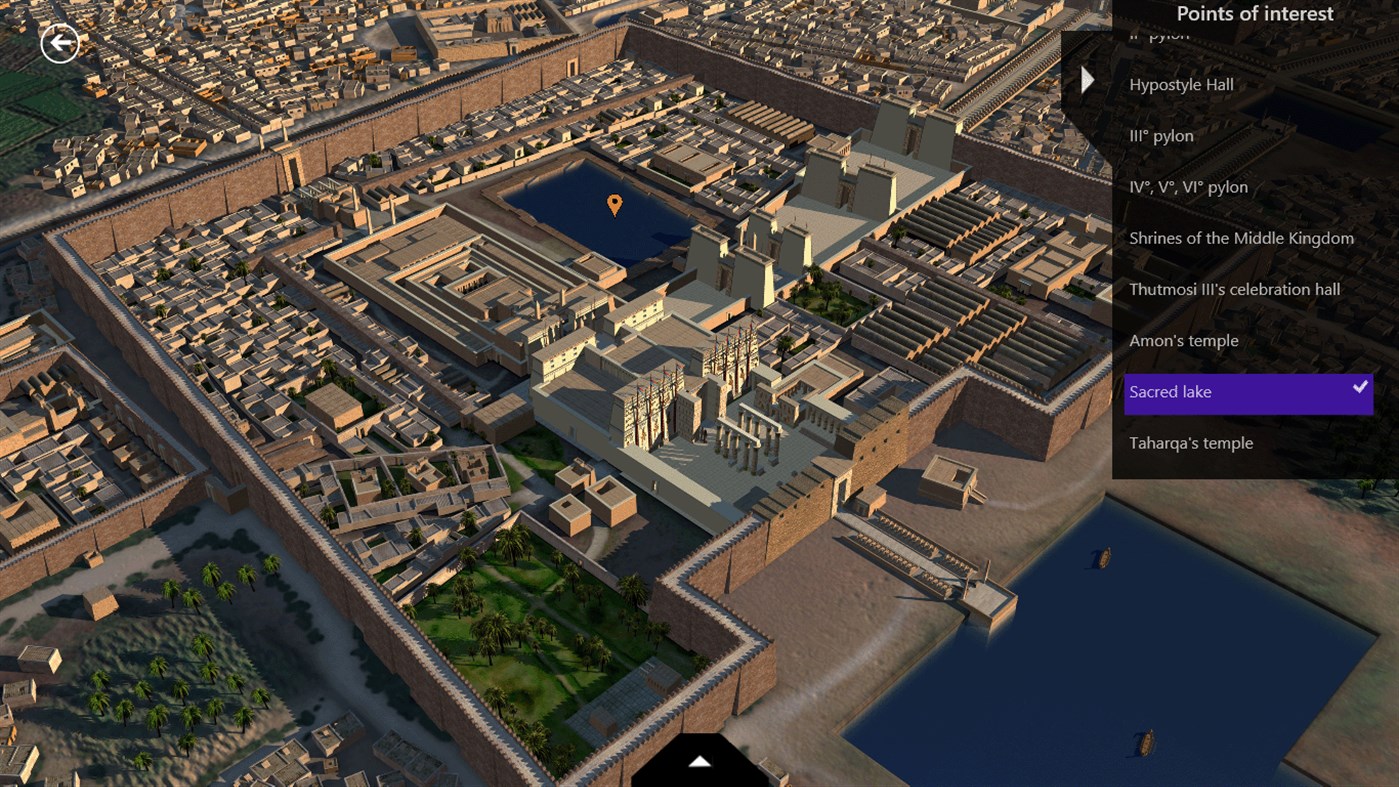The width and height of the screenshot is (1399, 787).
Task: Select the IV°, V°, VI° pylon entry
Action: coord(1188,186)
